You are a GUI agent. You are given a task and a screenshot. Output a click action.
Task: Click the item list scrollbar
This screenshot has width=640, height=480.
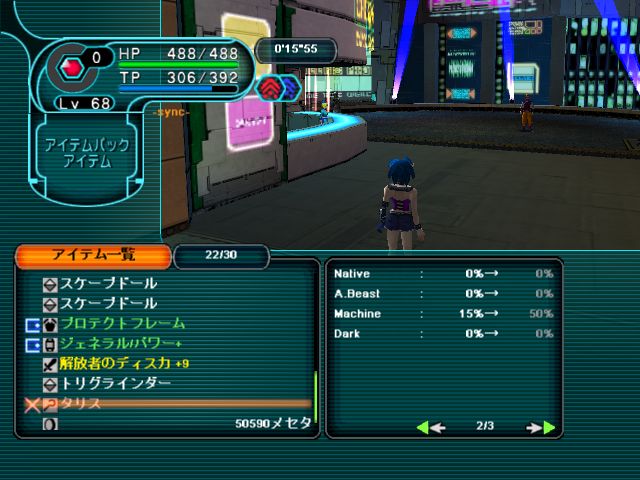pos(316,396)
